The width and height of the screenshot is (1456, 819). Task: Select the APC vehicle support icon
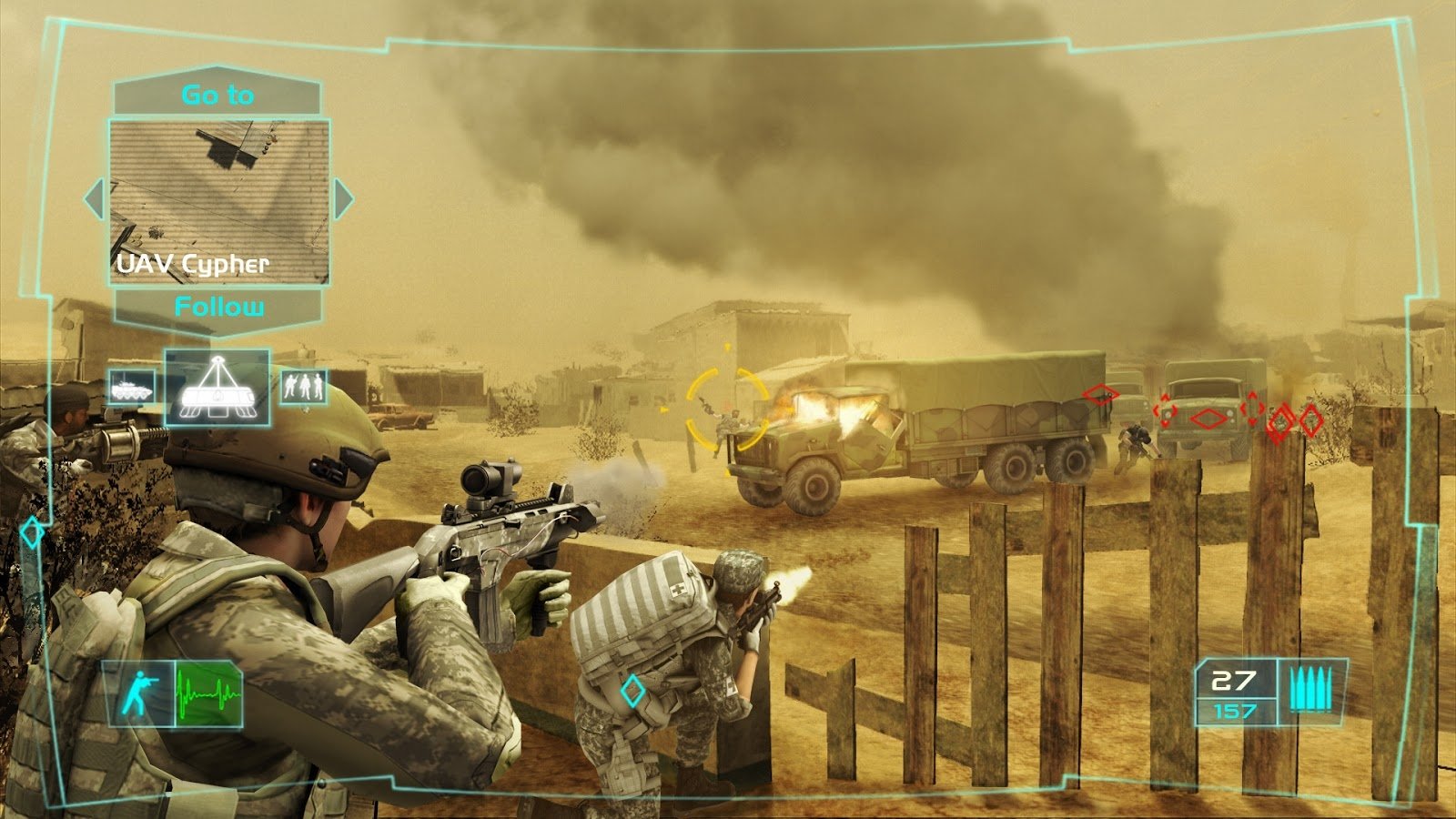pyautogui.click(x=131, y=388)
